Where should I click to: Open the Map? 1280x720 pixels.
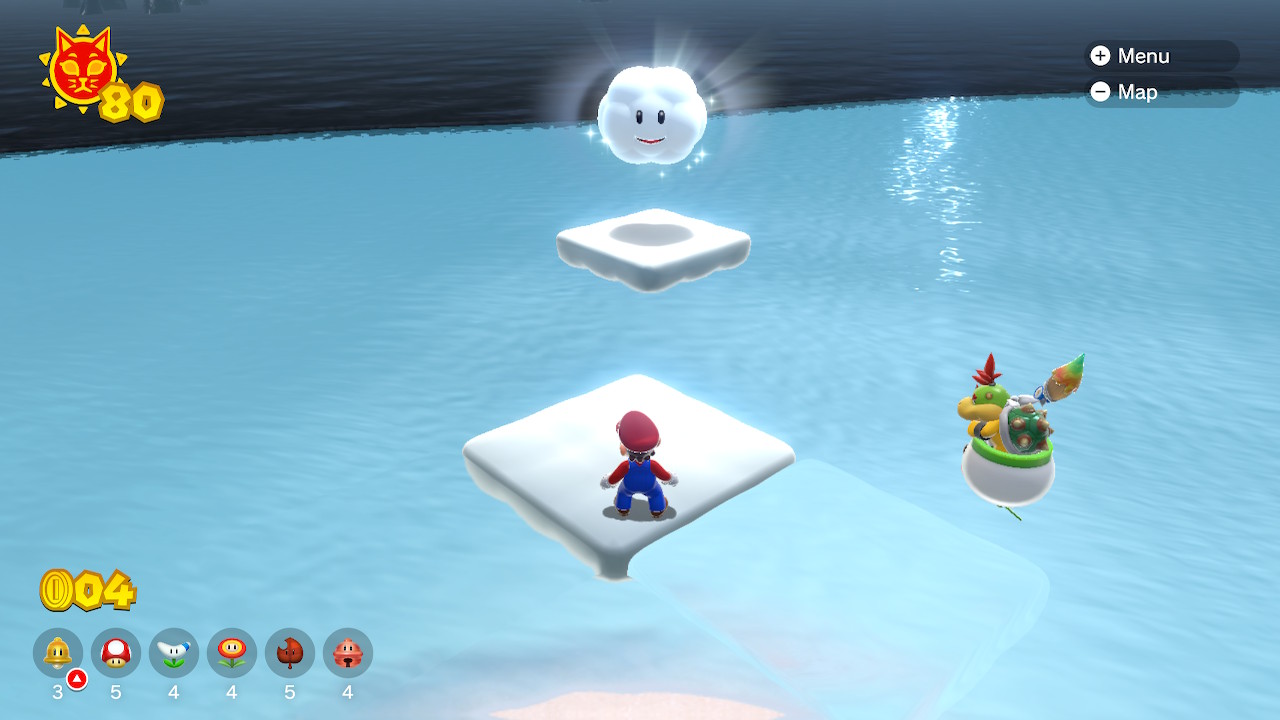(1126, 92)
